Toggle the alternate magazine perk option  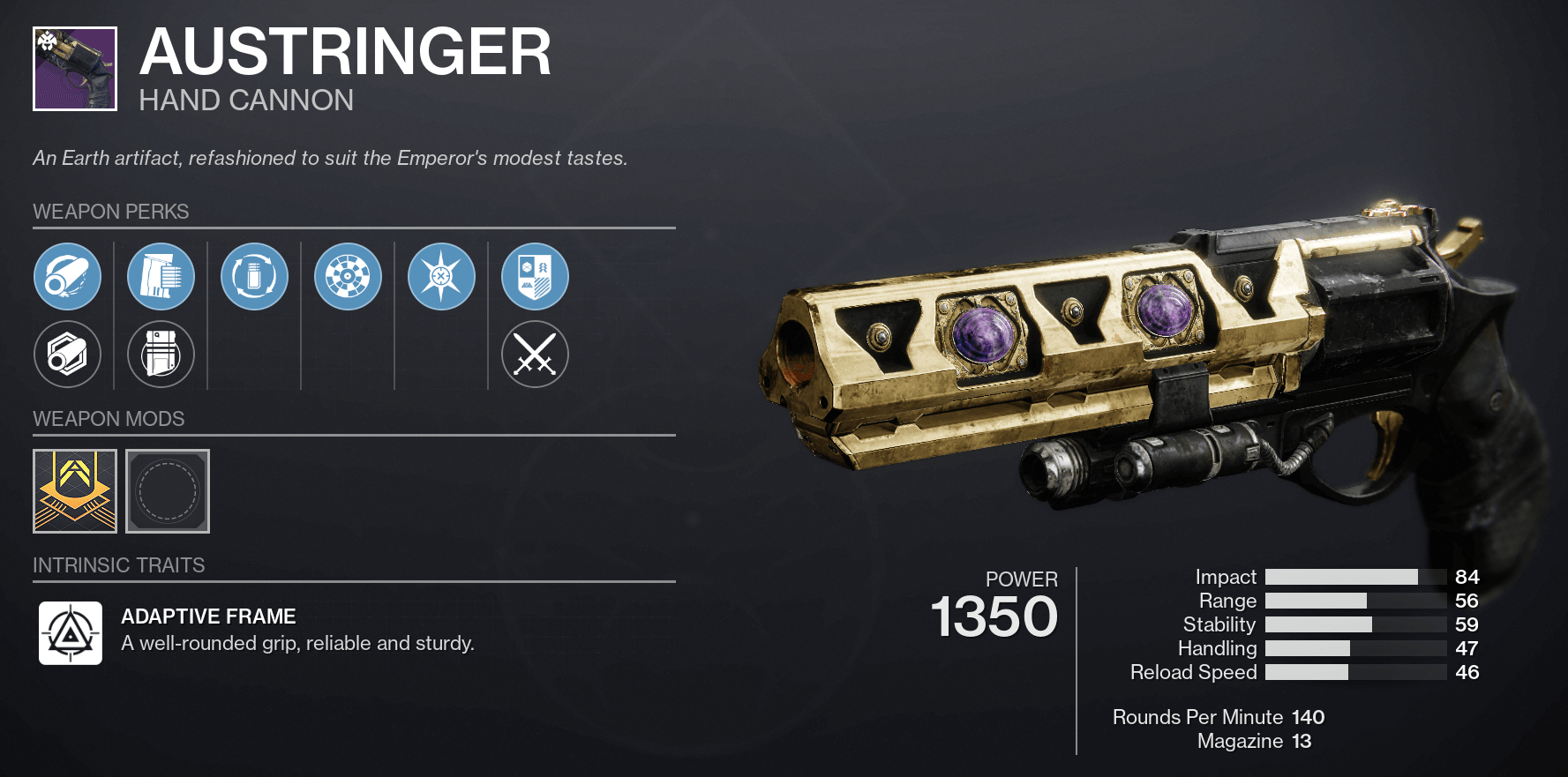tap(161, 354)
